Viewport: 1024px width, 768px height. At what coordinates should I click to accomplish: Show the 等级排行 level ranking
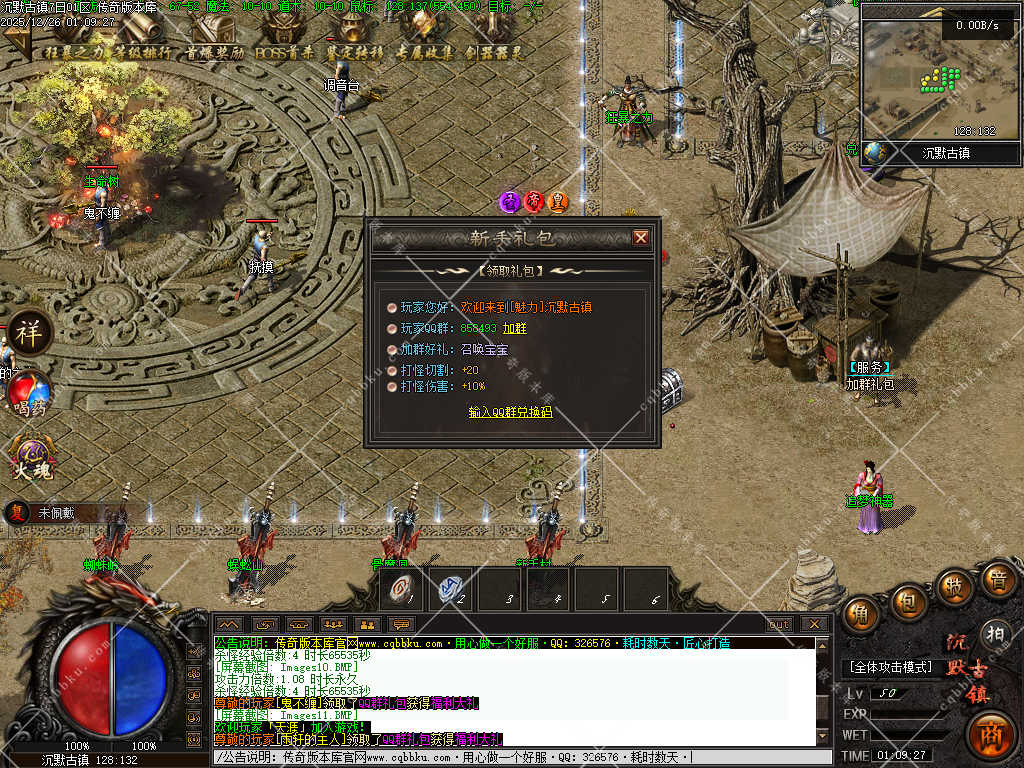coord(143,40)
